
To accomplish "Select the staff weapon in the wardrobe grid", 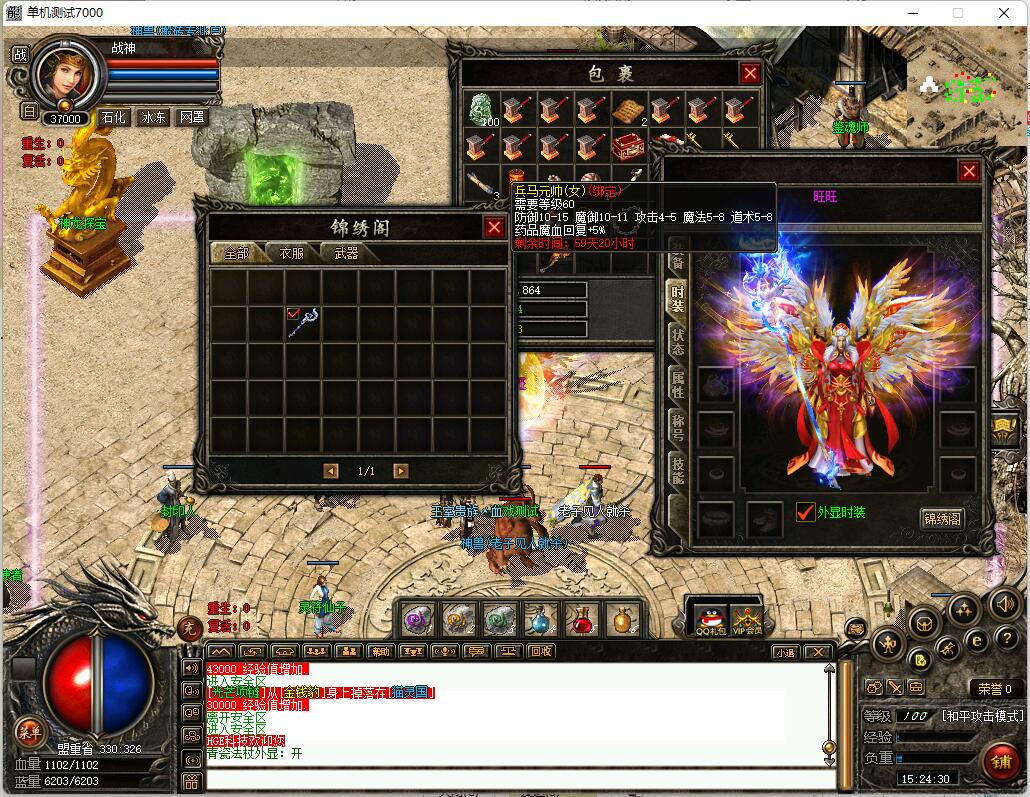I will 303,323.
